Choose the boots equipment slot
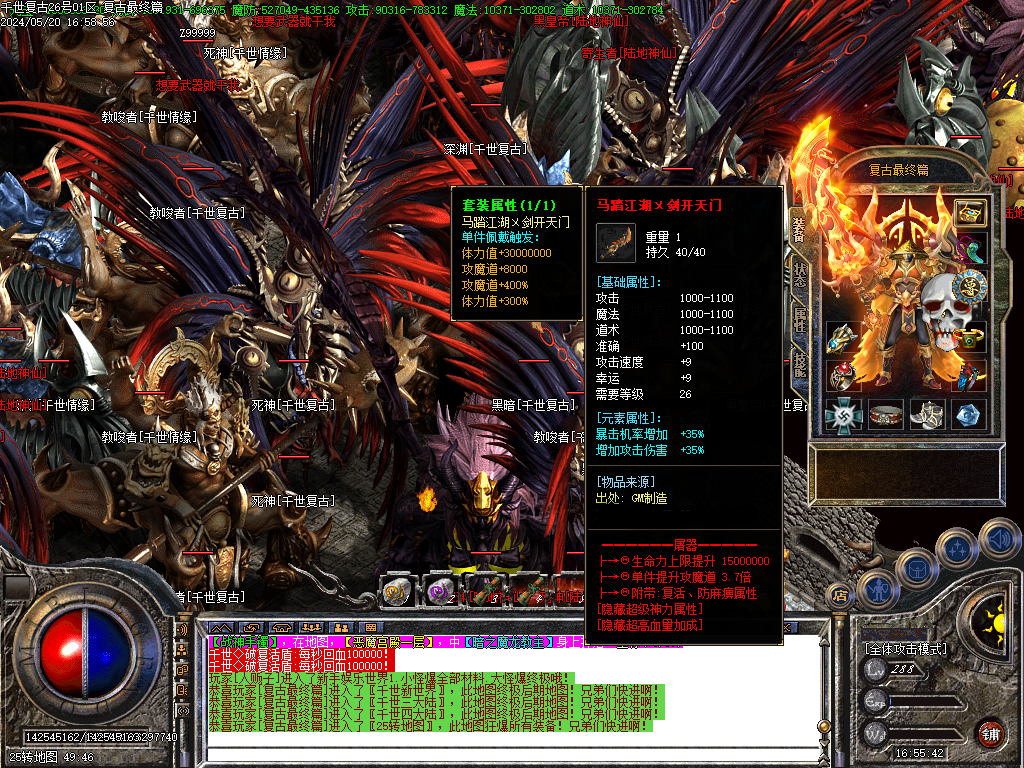This screenshot has width=1024, height=768. [x=927, y=415]
